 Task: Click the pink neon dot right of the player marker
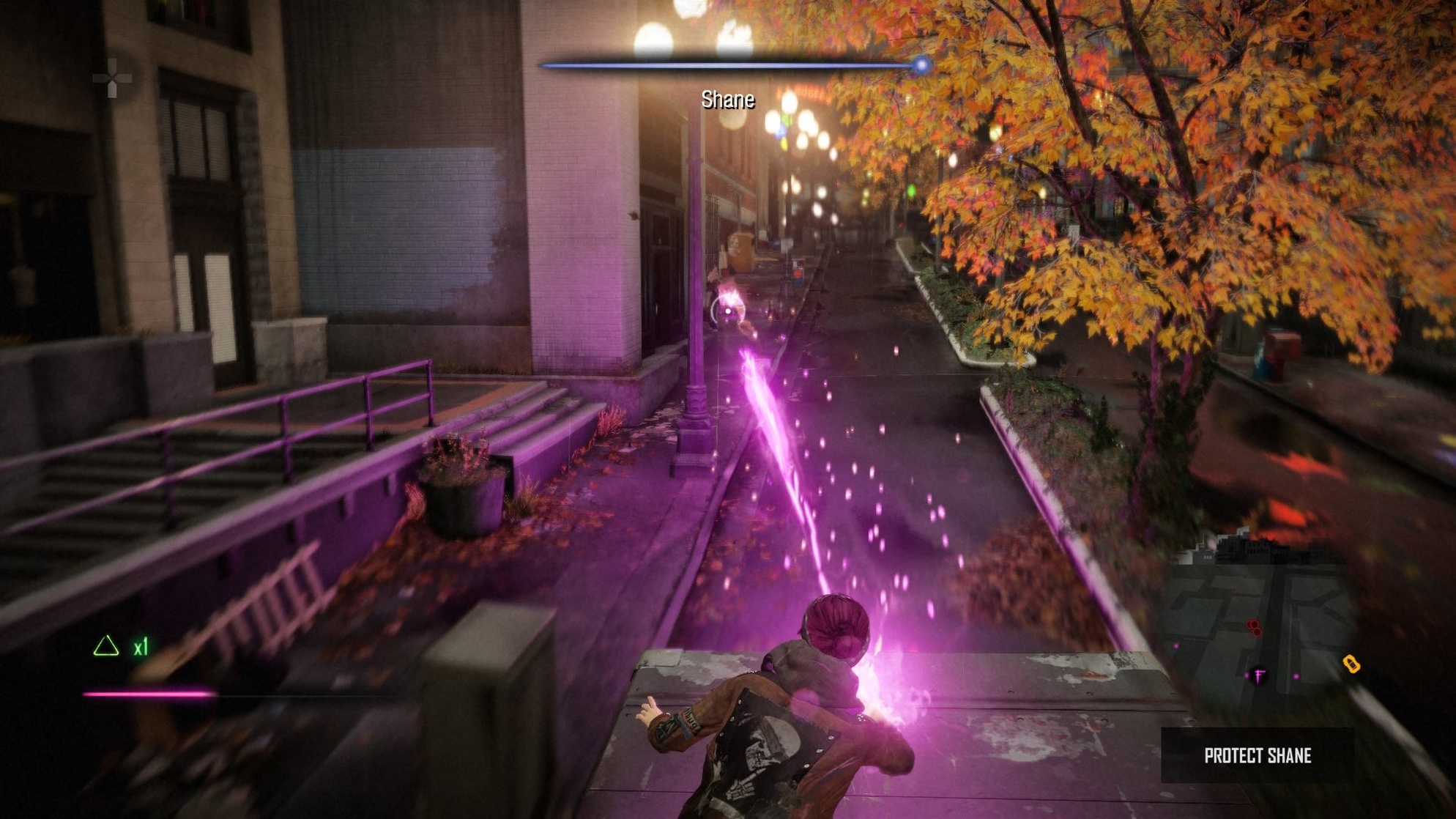point(1296,676)
